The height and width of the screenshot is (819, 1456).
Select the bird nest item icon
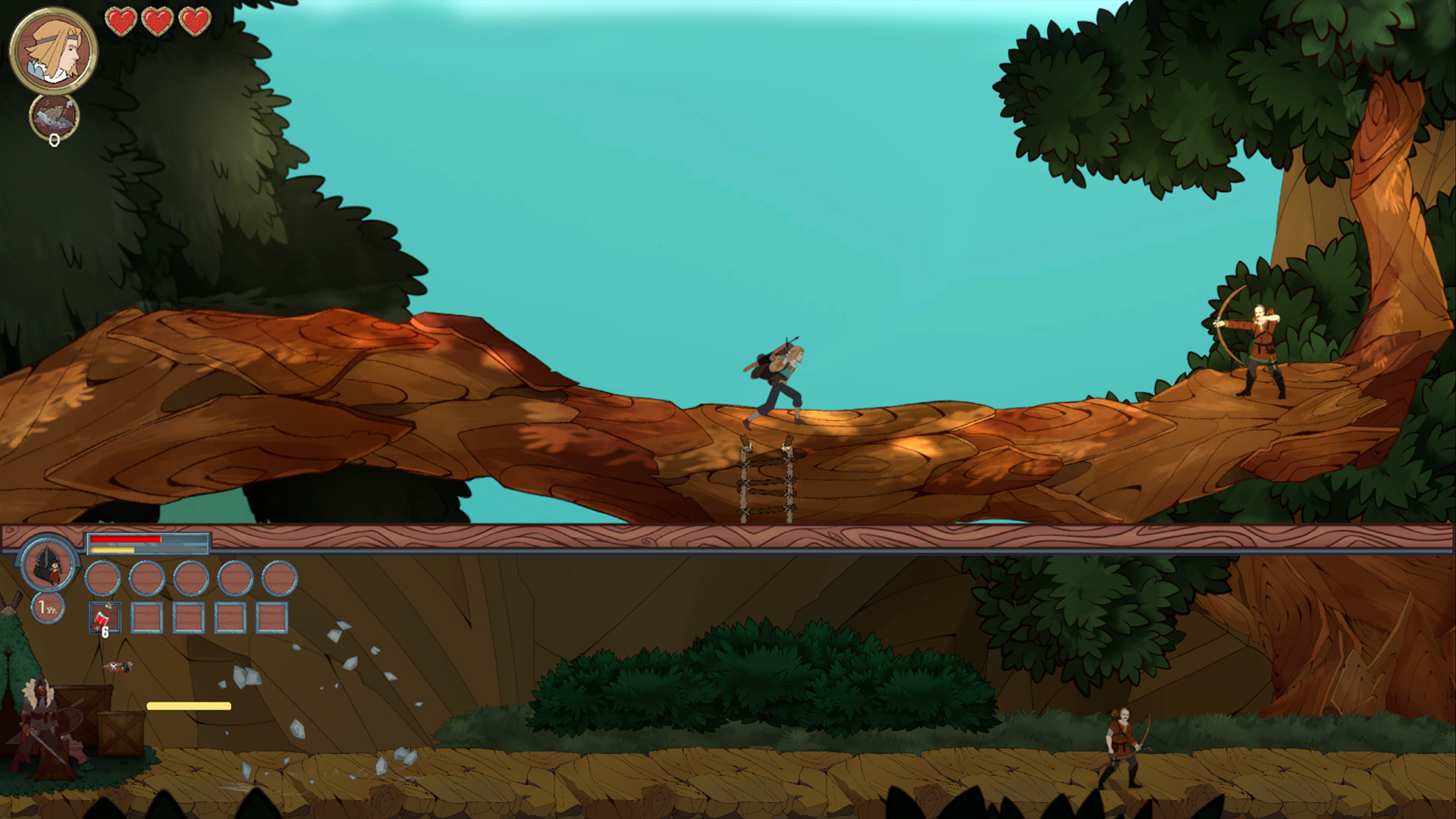[55, 118]
